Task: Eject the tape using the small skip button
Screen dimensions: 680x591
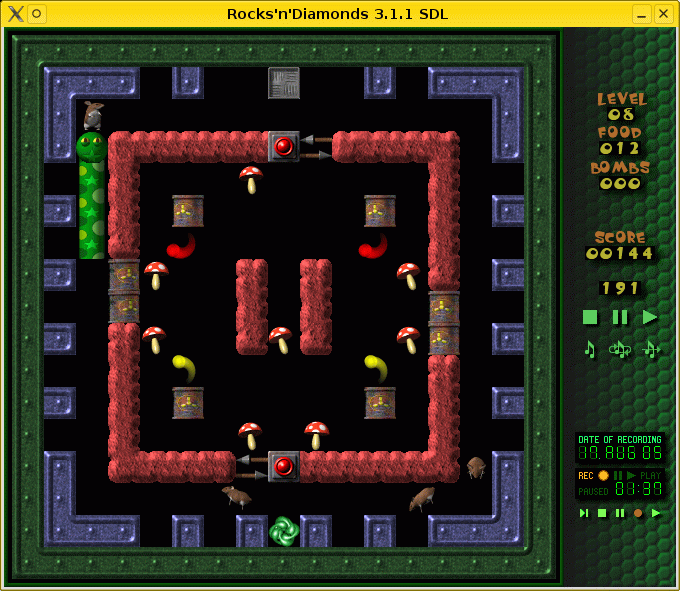Action: (584, 513)
